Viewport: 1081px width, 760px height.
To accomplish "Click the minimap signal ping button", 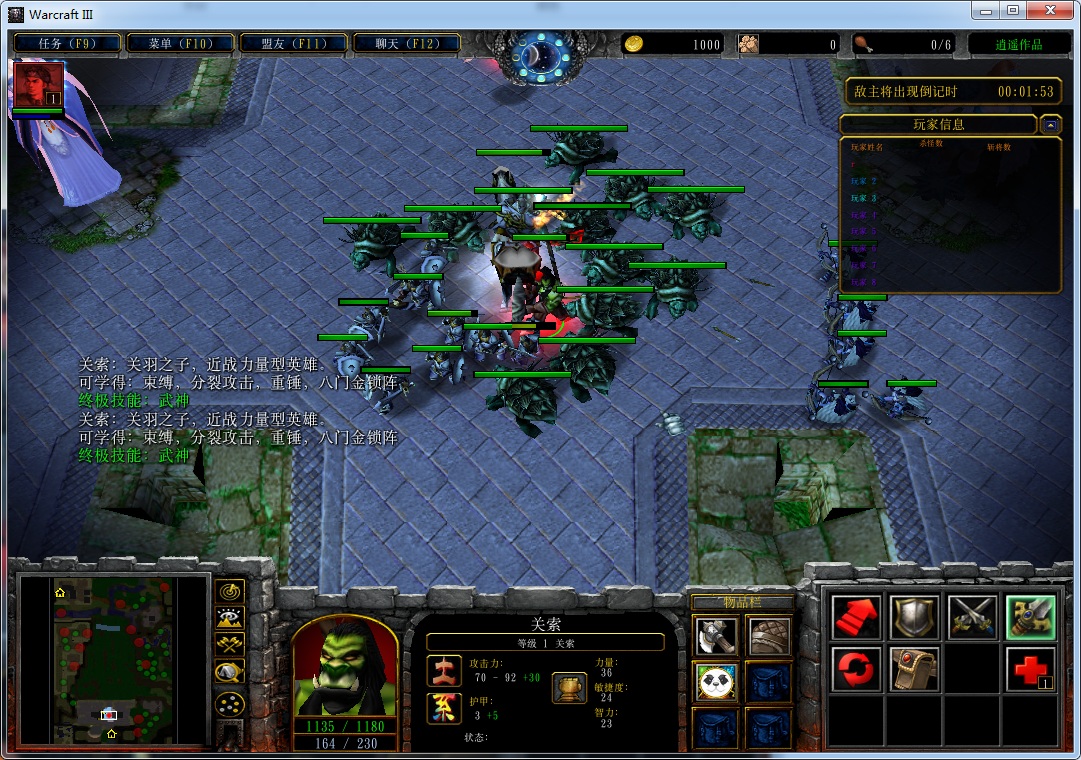I will click(x=230, y=592).
